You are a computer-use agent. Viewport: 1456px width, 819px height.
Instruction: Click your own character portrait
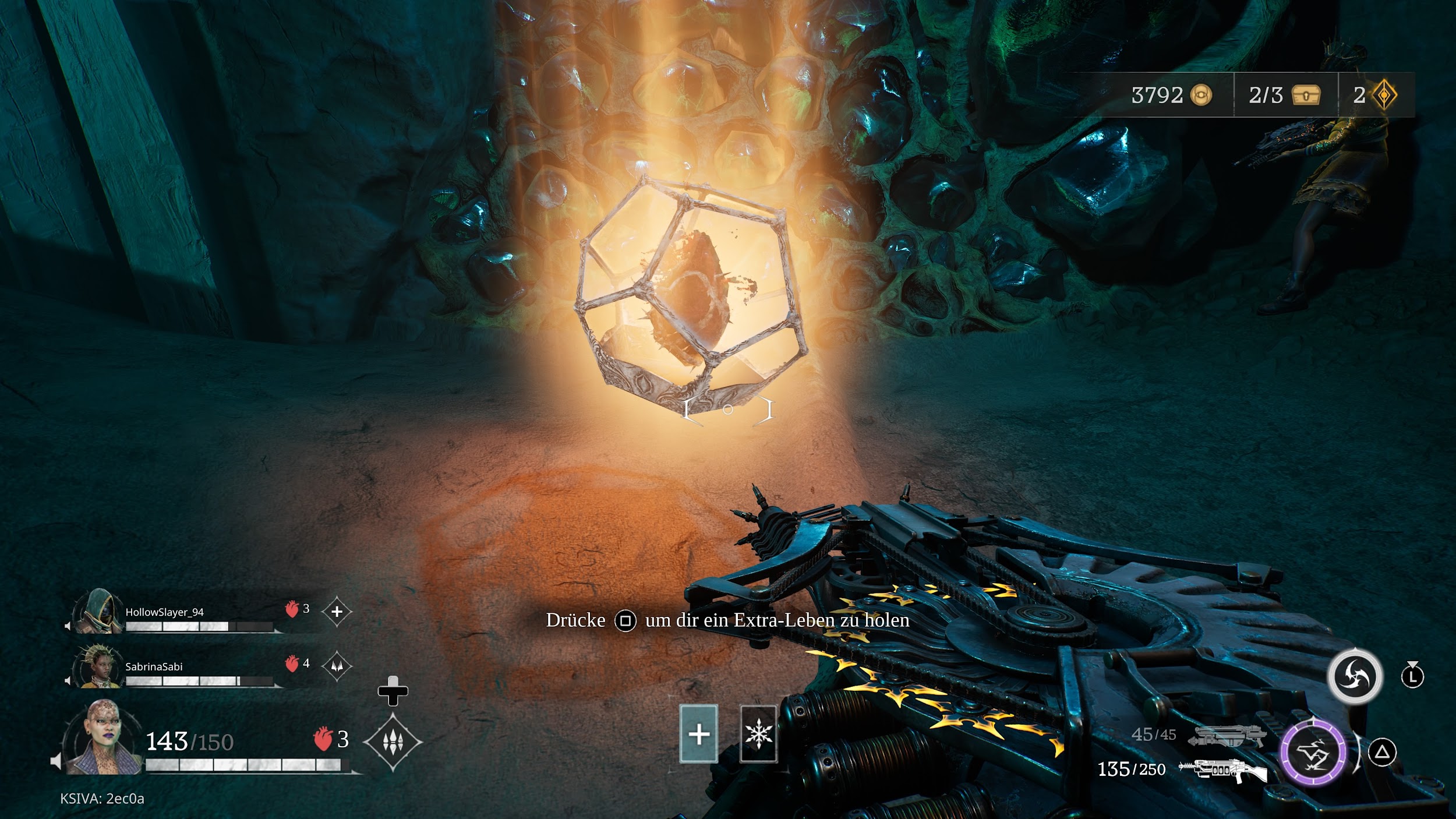point(103,738)
